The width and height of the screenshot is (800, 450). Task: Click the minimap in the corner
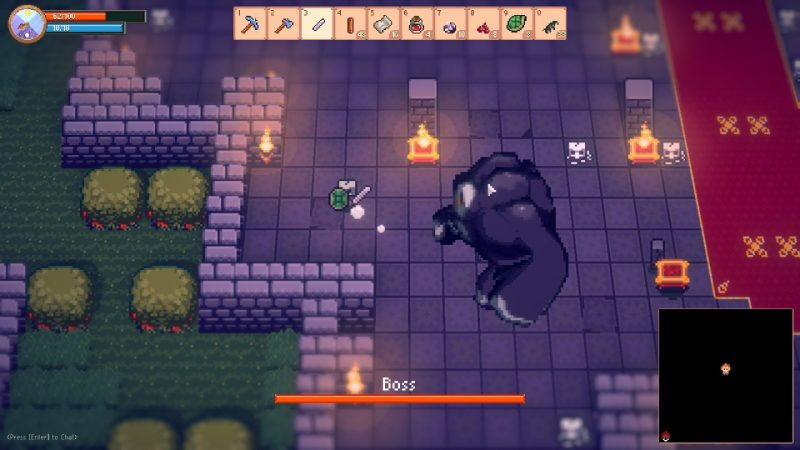click(x=725, y=375)
